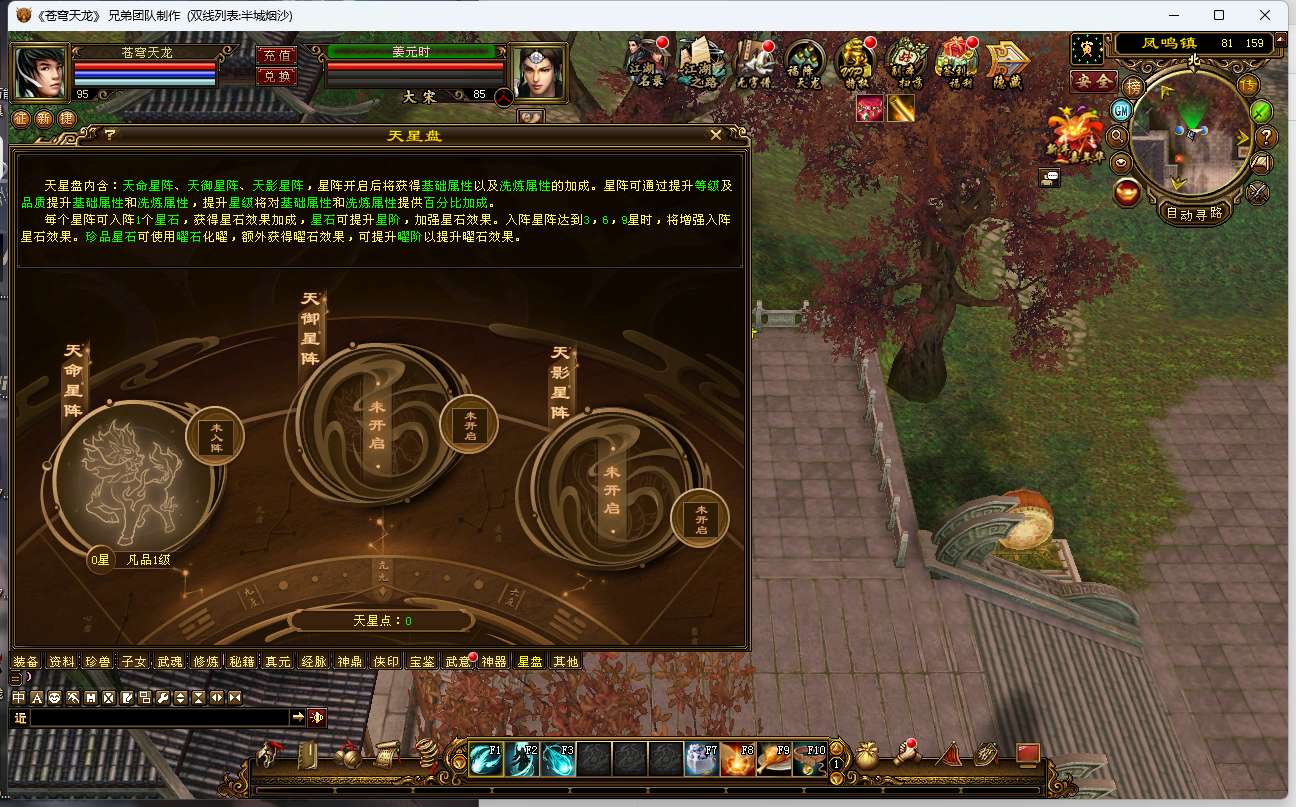This screenshot has height=807, width=1296.
Task: Open the 经脉 tab
Action: (314, 661)
